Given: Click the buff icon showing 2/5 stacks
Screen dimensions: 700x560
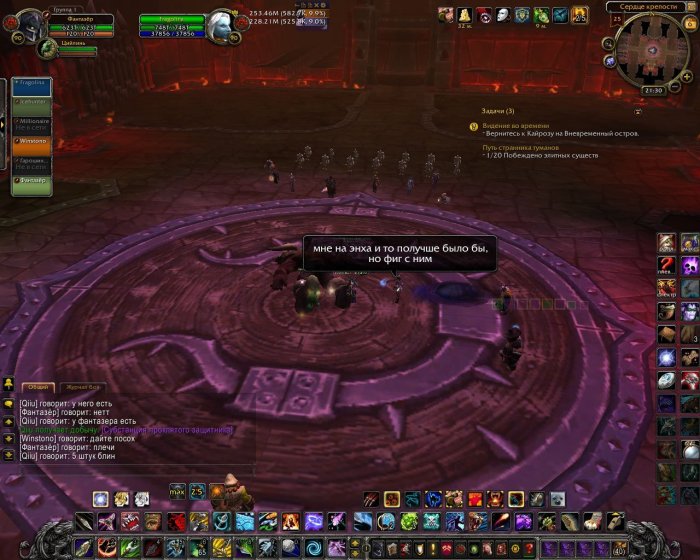Looking at the screenshot, I should [582, 15].
